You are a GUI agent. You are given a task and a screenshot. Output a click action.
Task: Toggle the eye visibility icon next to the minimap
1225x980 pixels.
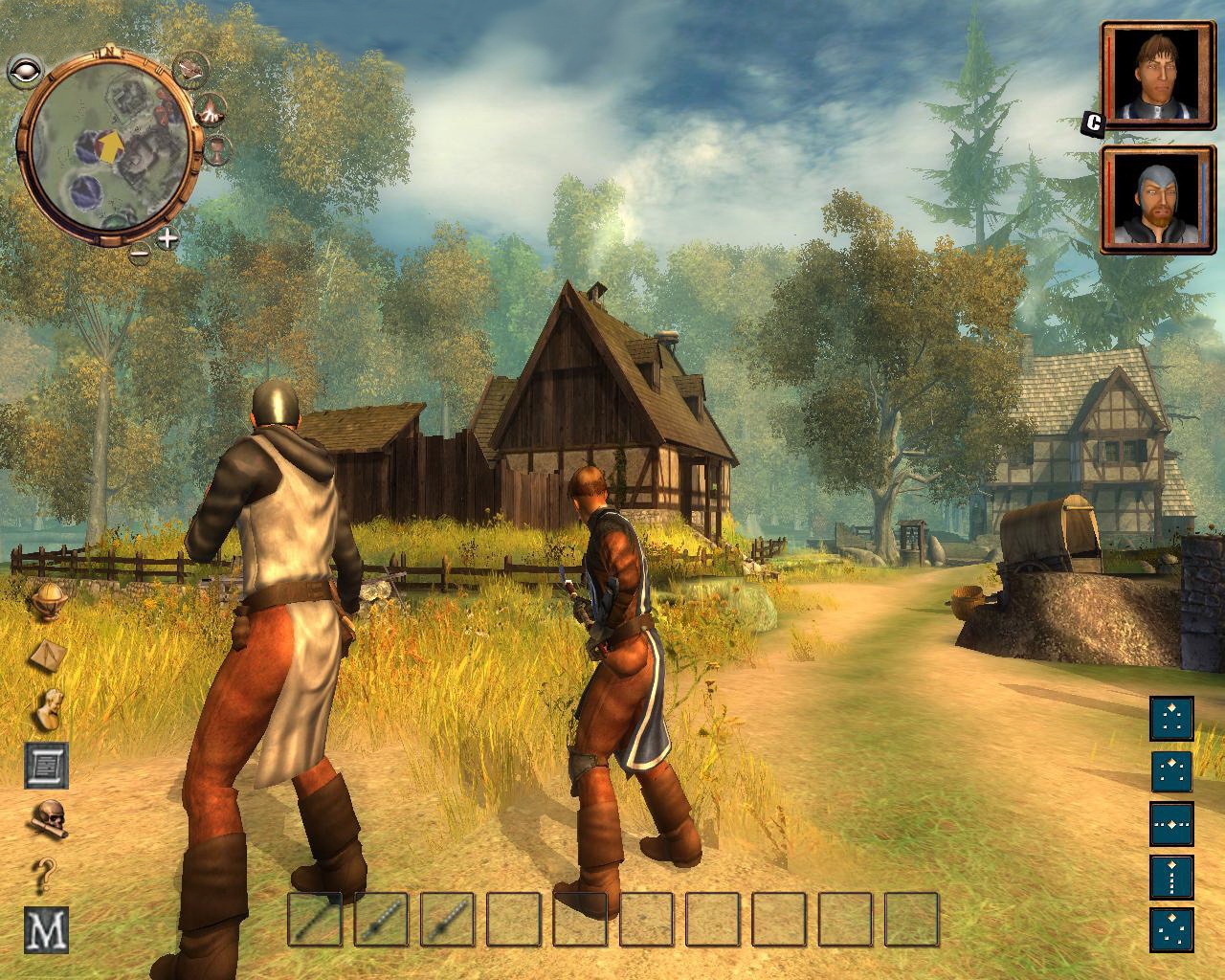pyautogui.click(x=24, y=69)
